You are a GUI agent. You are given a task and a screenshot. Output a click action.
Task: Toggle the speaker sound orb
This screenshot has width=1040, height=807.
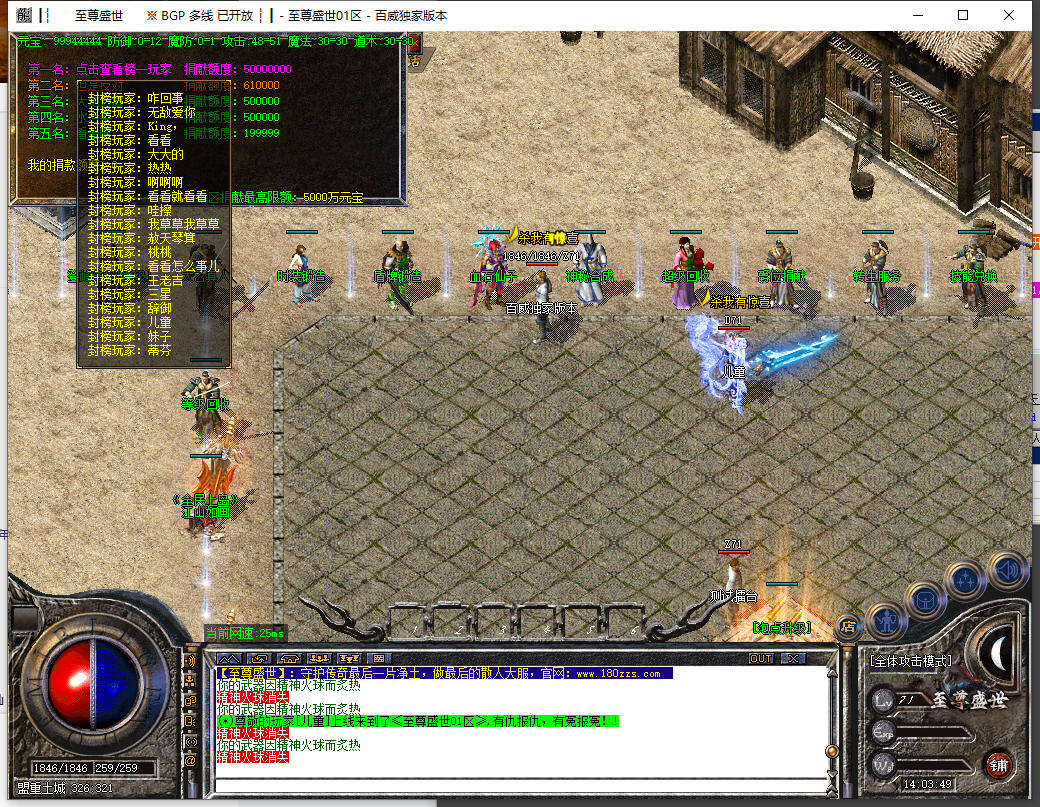pyautogui.click(x=1007, y=571)
